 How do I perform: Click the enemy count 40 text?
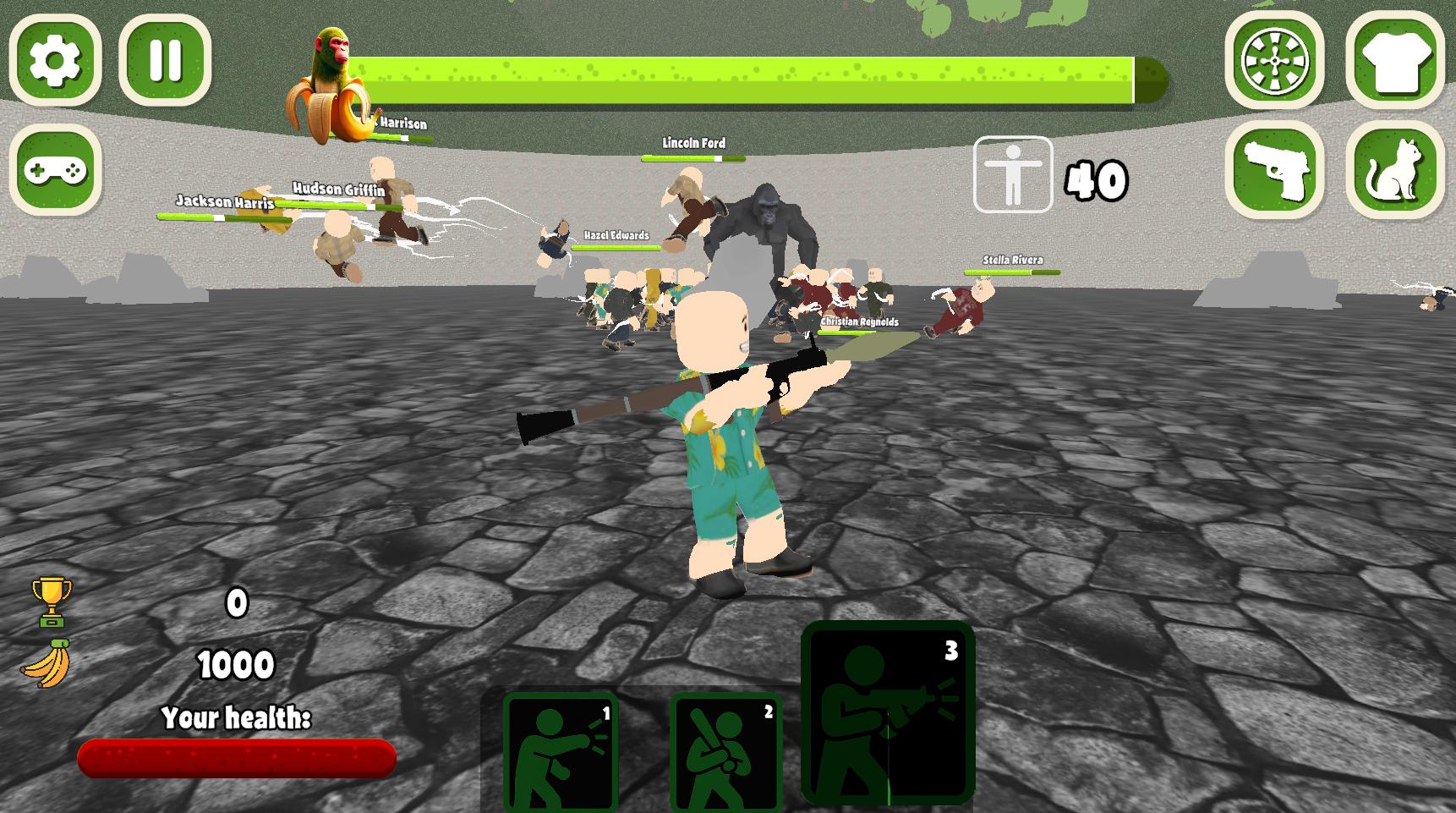(1095, 176)
